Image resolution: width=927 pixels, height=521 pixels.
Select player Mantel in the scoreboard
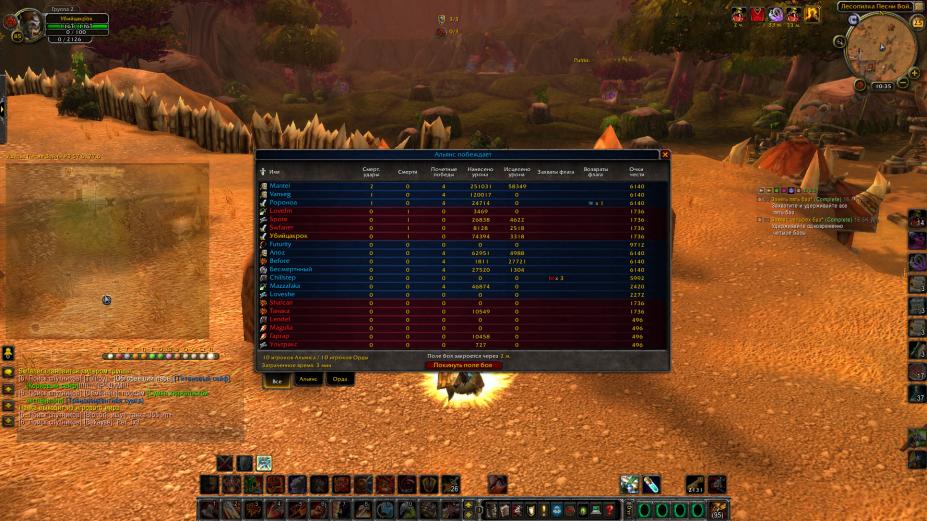[280, 186]
